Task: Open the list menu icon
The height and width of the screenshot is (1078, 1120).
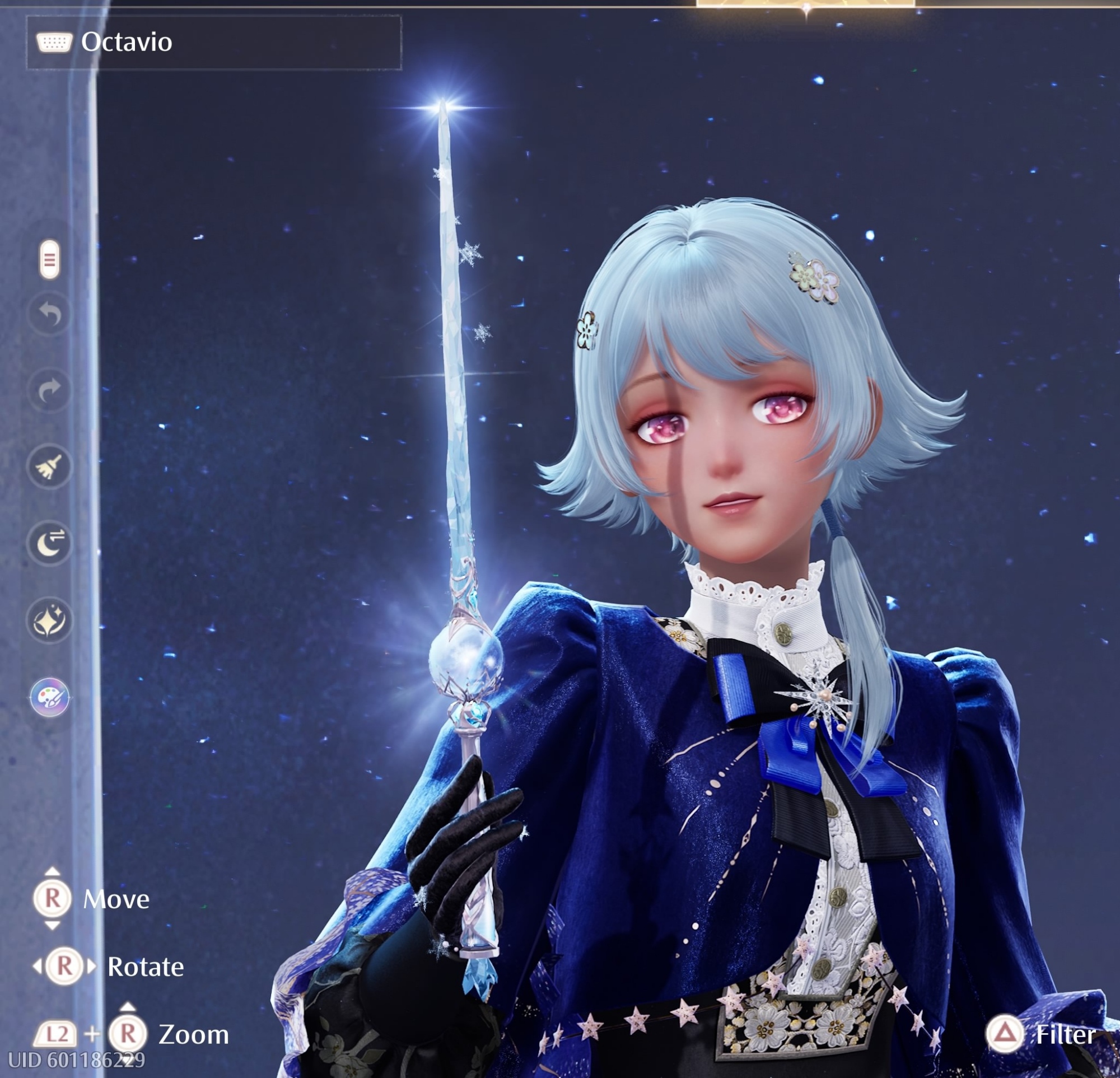Action: (x=50, y=260)
